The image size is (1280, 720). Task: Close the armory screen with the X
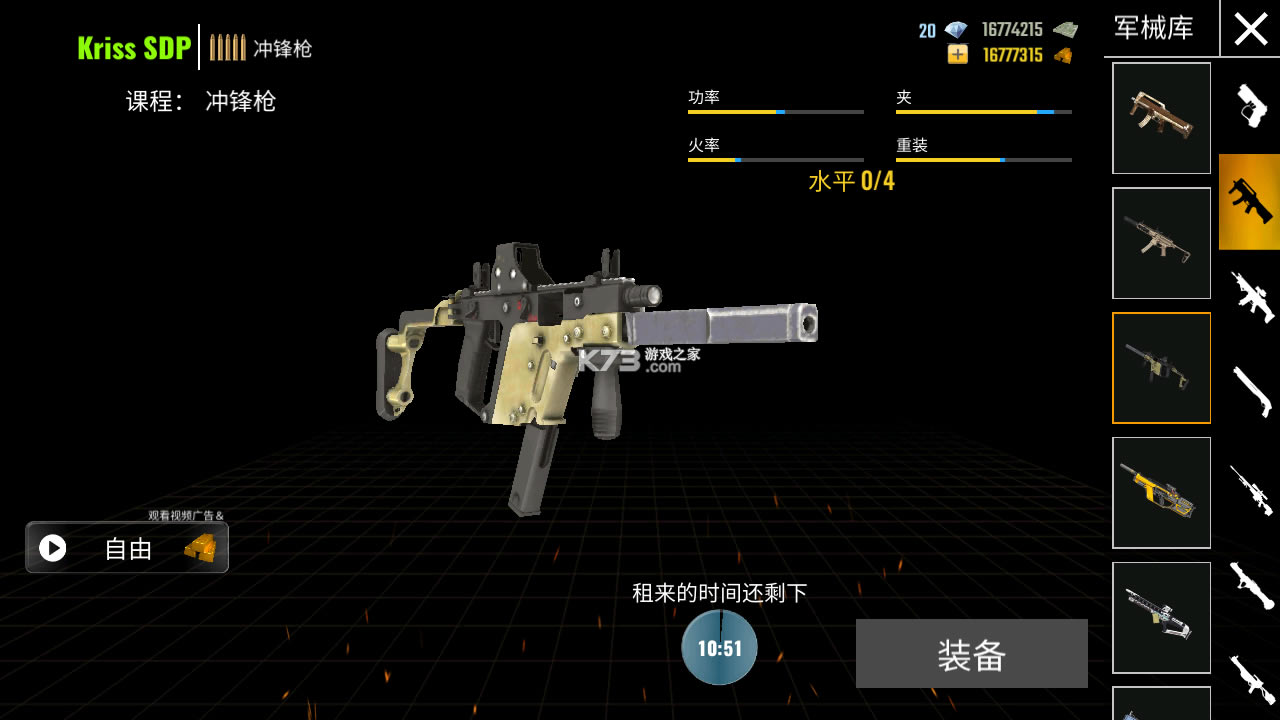pyautogui.click(x=1250, y=29)
